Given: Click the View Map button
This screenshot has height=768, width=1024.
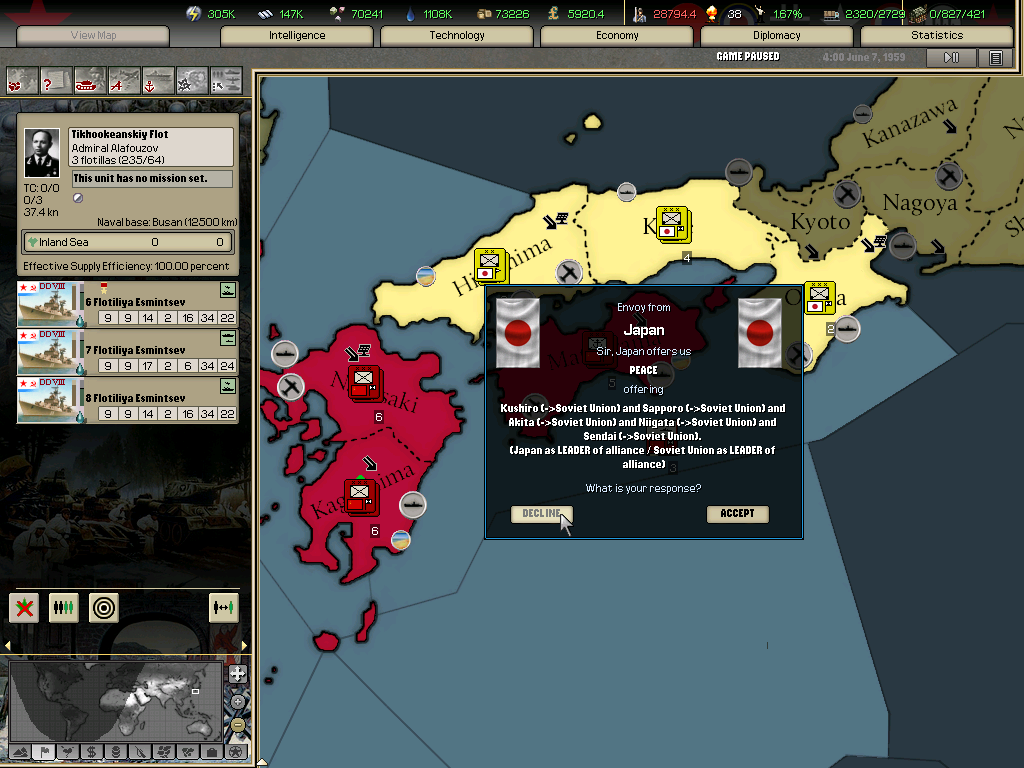Looking at the screenshot, I should [93, 36].
